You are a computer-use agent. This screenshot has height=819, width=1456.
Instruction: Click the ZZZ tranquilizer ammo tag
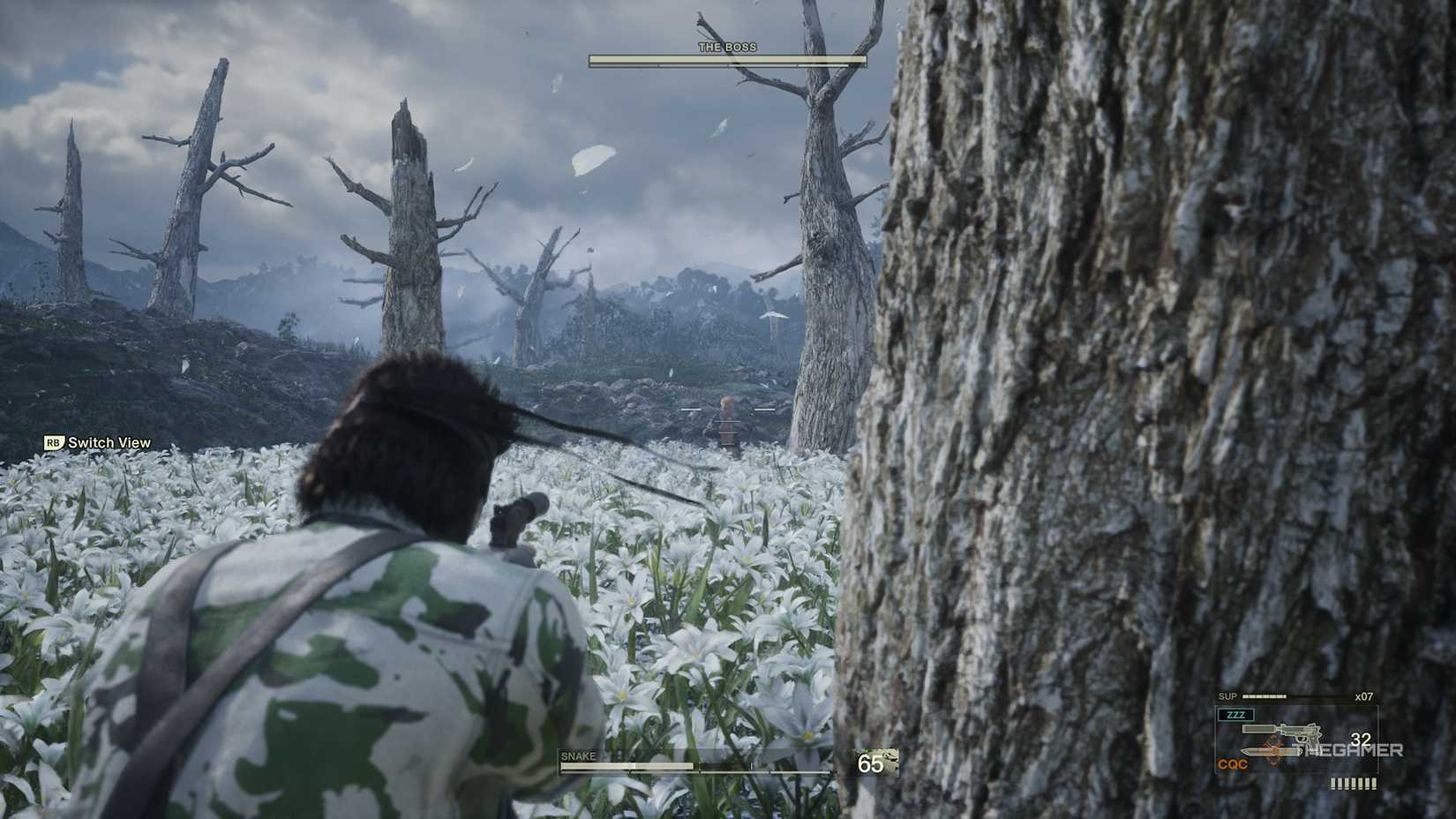[1236, 714]
